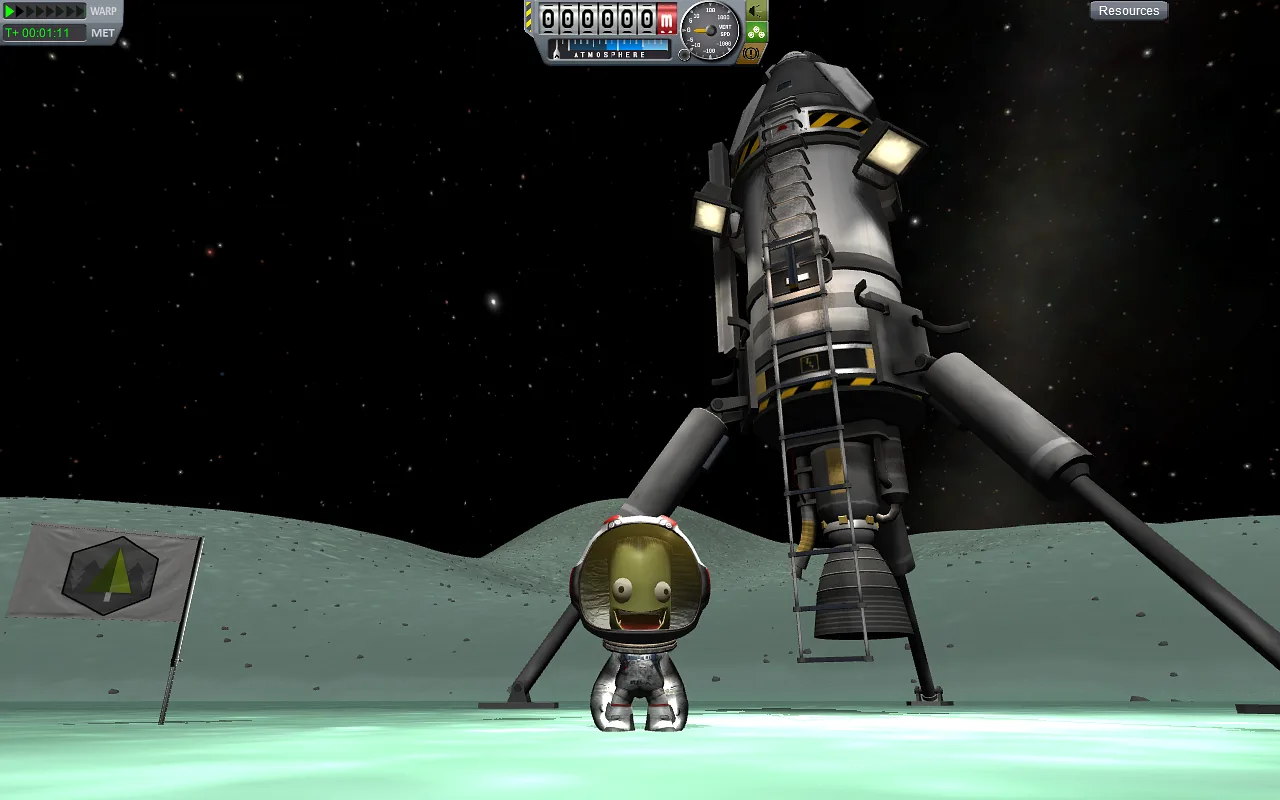Toggle altimeter units with the red m switch
Image resolution: width=1280 pixels, height=800 pixels.
click(x=666, y=17)
